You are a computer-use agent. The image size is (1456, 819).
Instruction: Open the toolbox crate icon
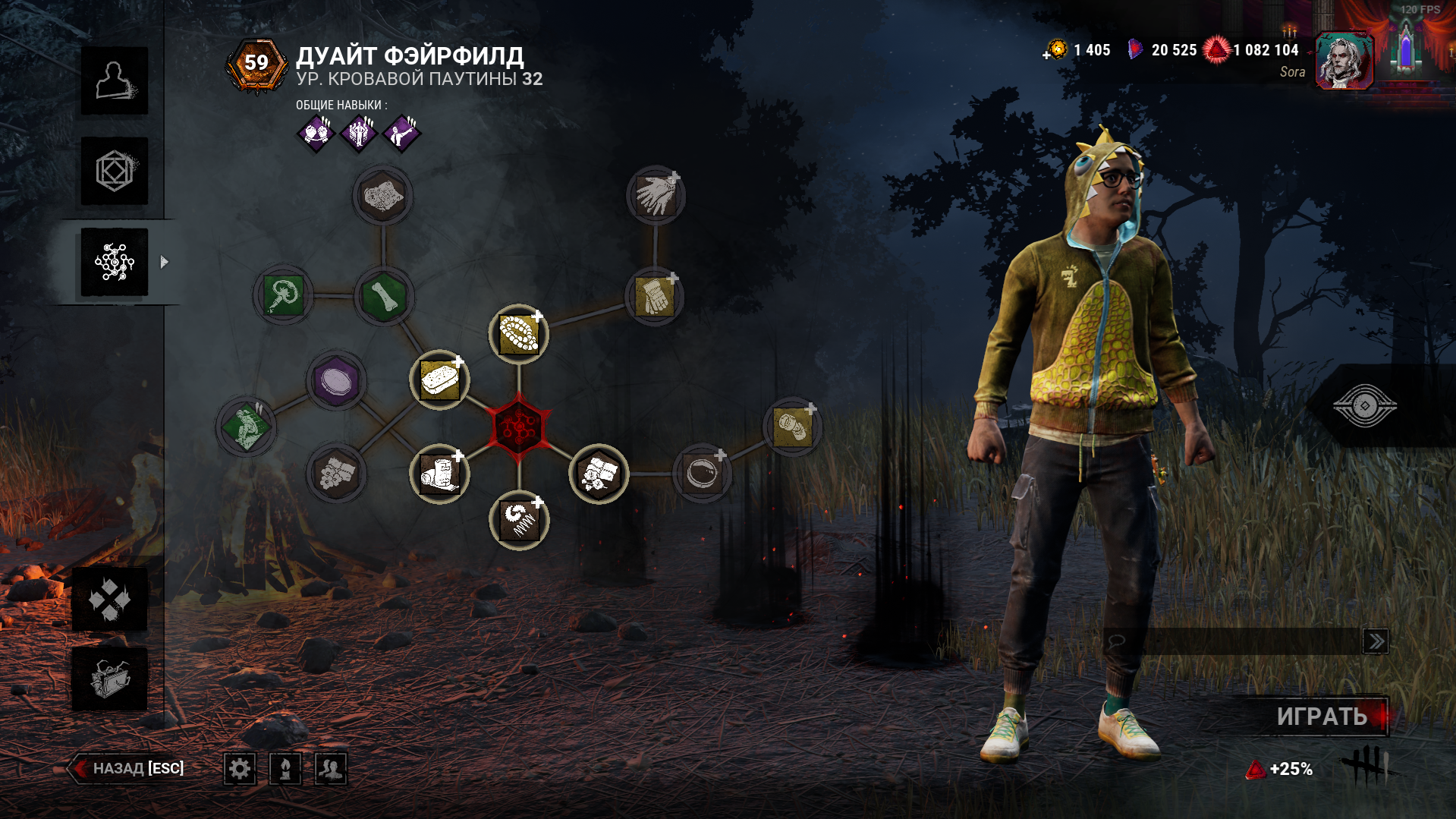pos(110,679)
